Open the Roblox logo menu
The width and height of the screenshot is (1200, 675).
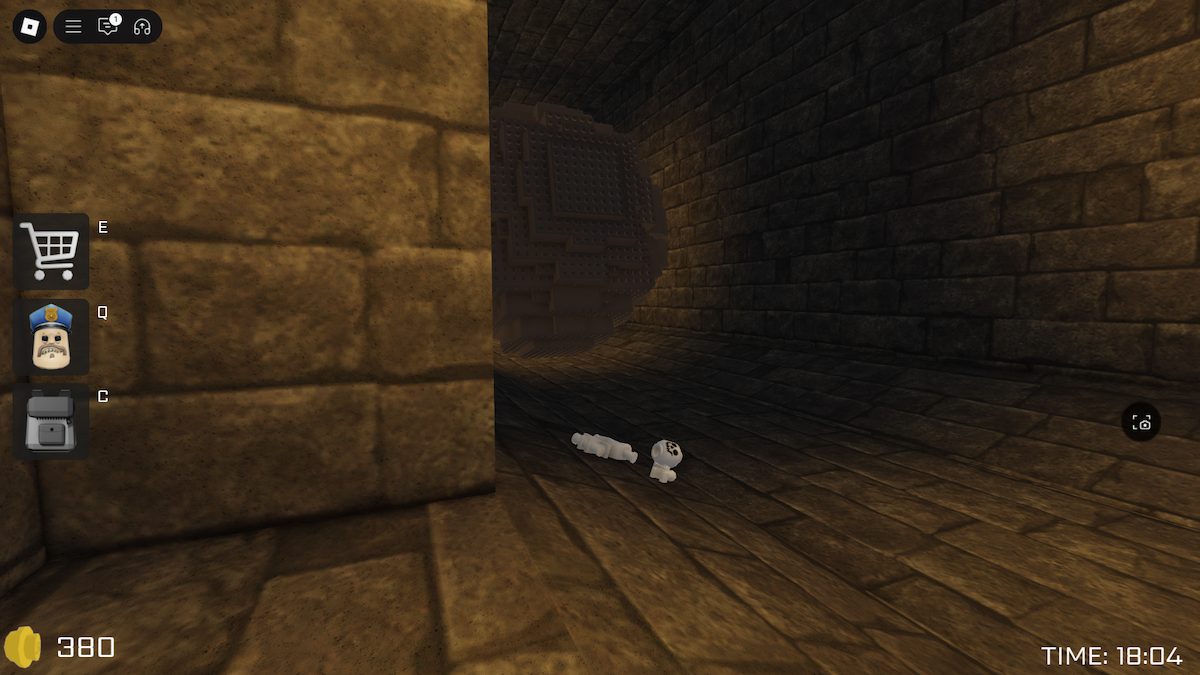click(x=30, y=26)
